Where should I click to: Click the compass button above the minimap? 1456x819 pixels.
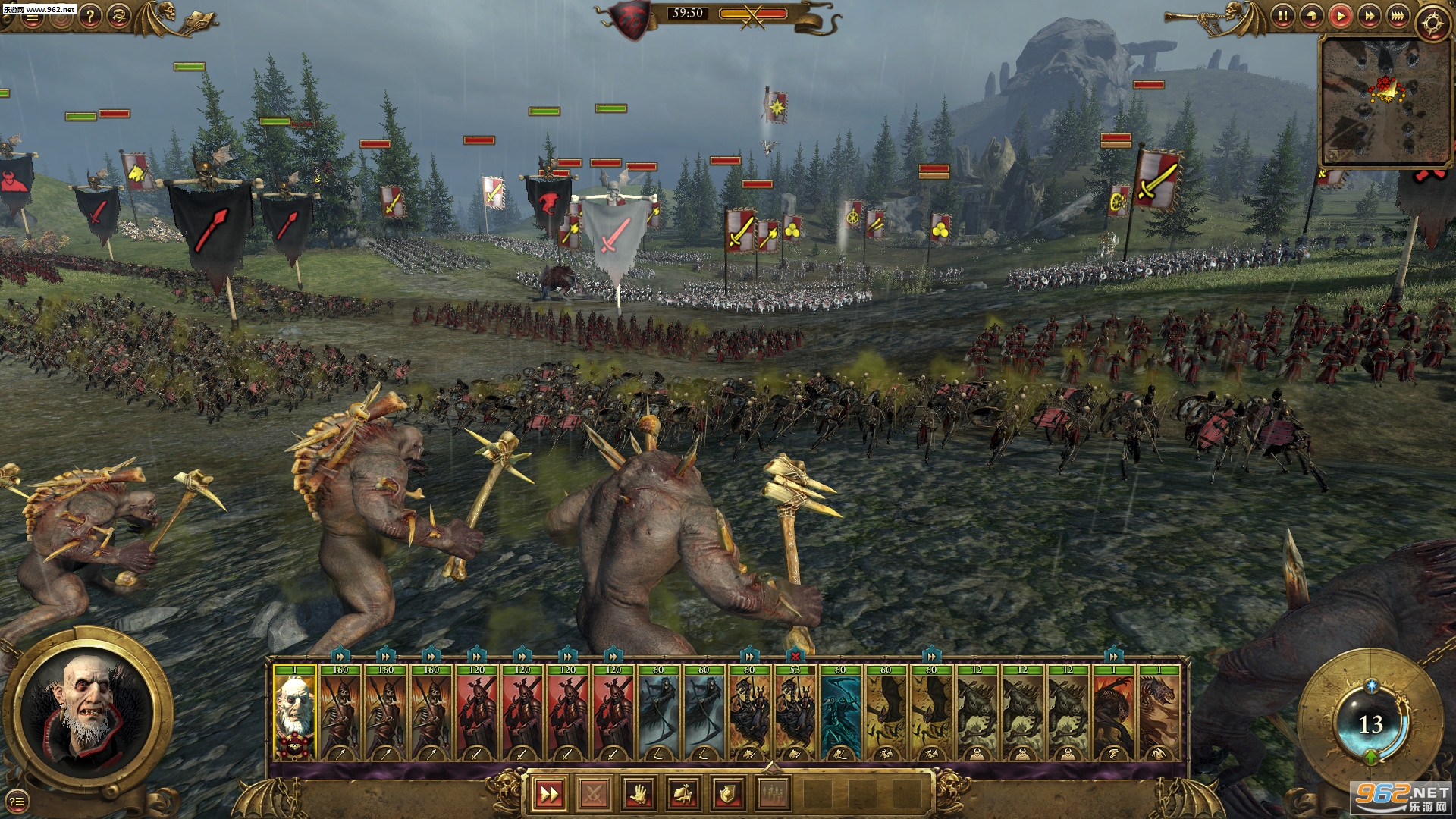click(1431, 24)
